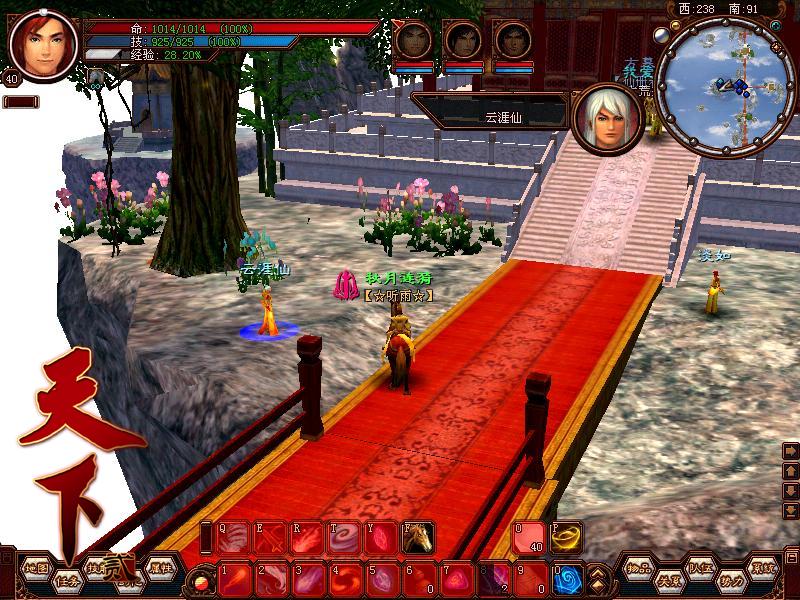Image resolution: width=800 pixels, height=600 pixels.
Task: Activate the whirlwind skill on slot Q
Action: (x=231, y=539)
